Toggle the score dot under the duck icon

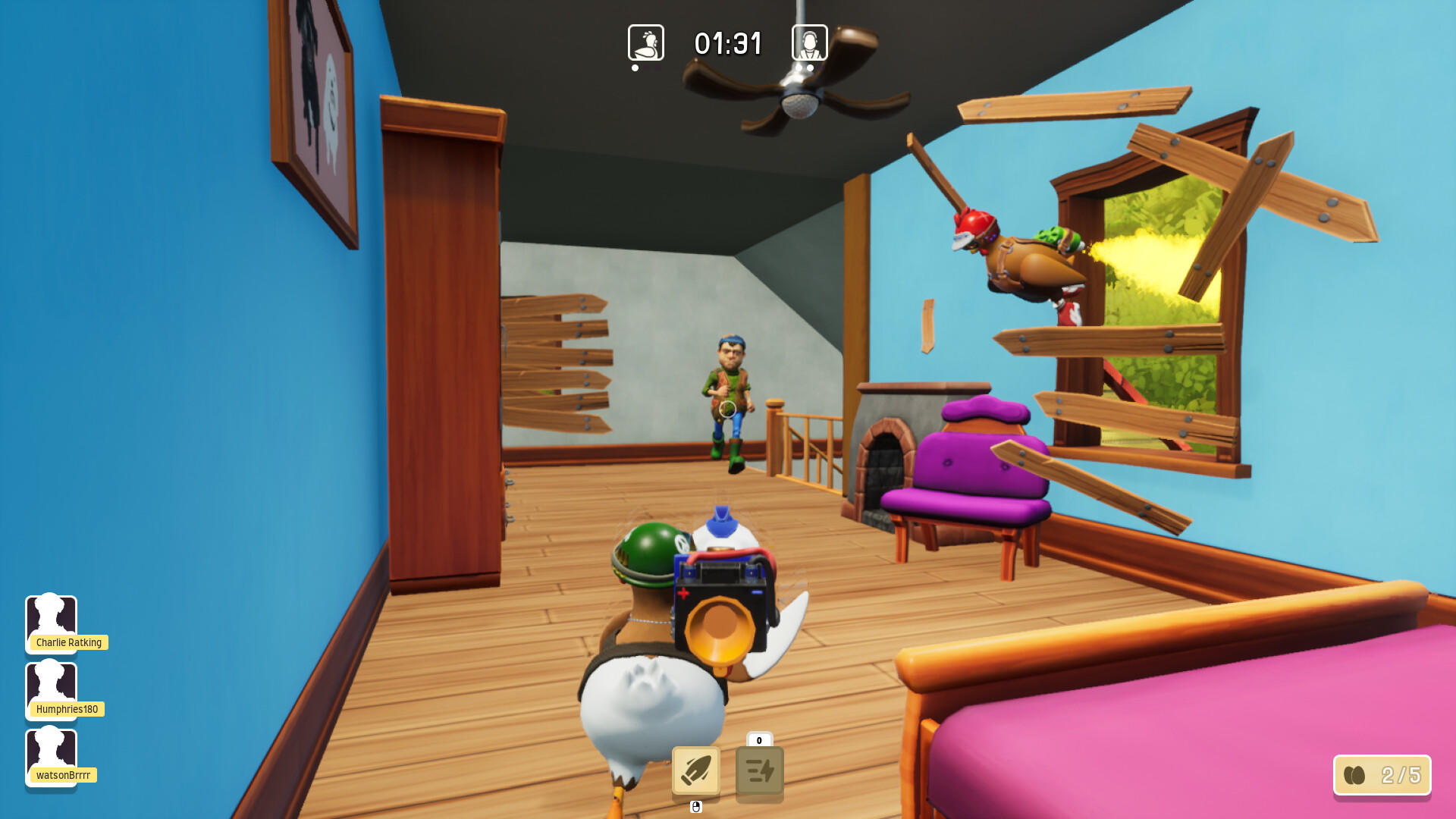635,69
